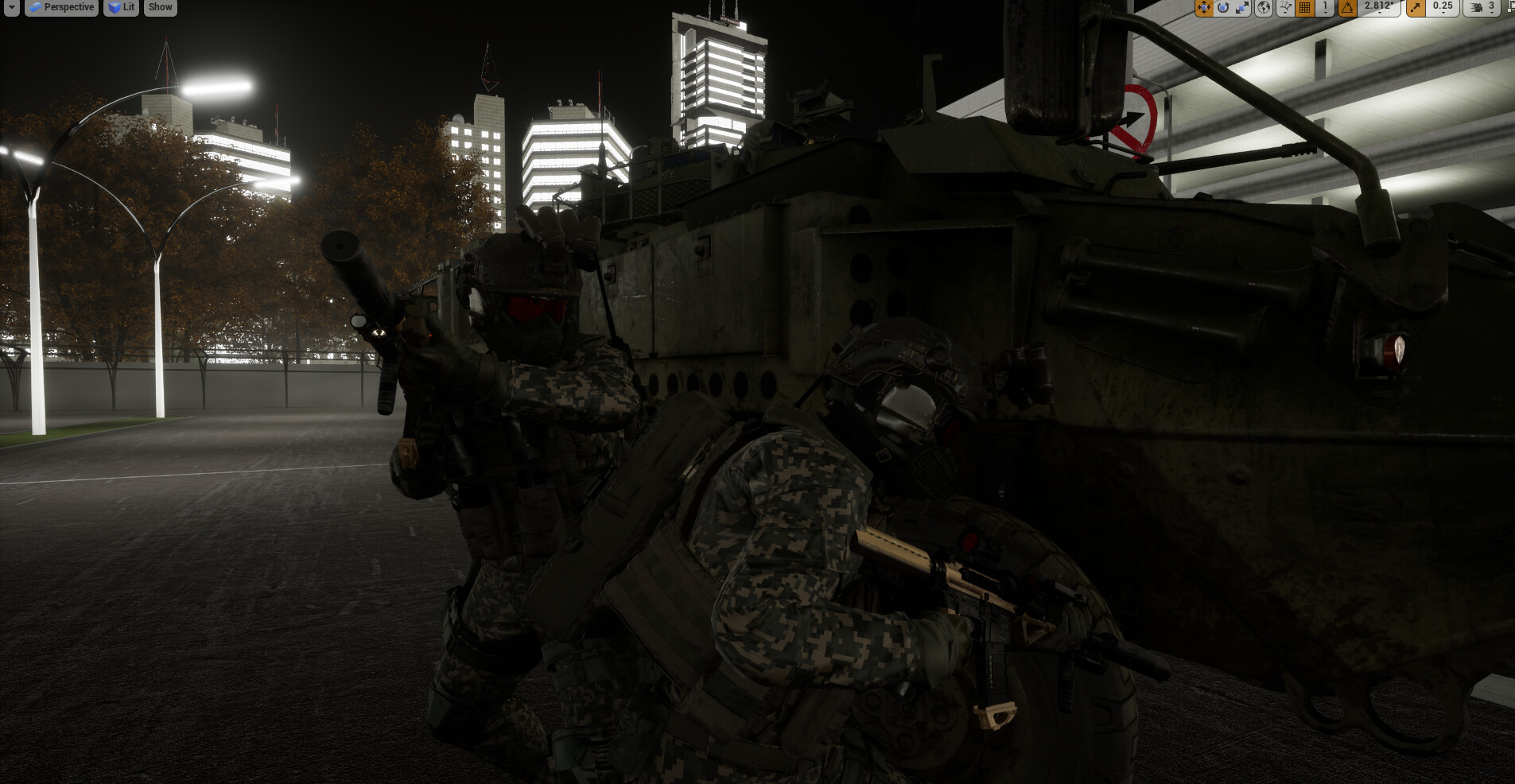Viewport: 1515px width, 784px height.
Task: Click the maximize viewport icon at far right
Action: 1510,7
